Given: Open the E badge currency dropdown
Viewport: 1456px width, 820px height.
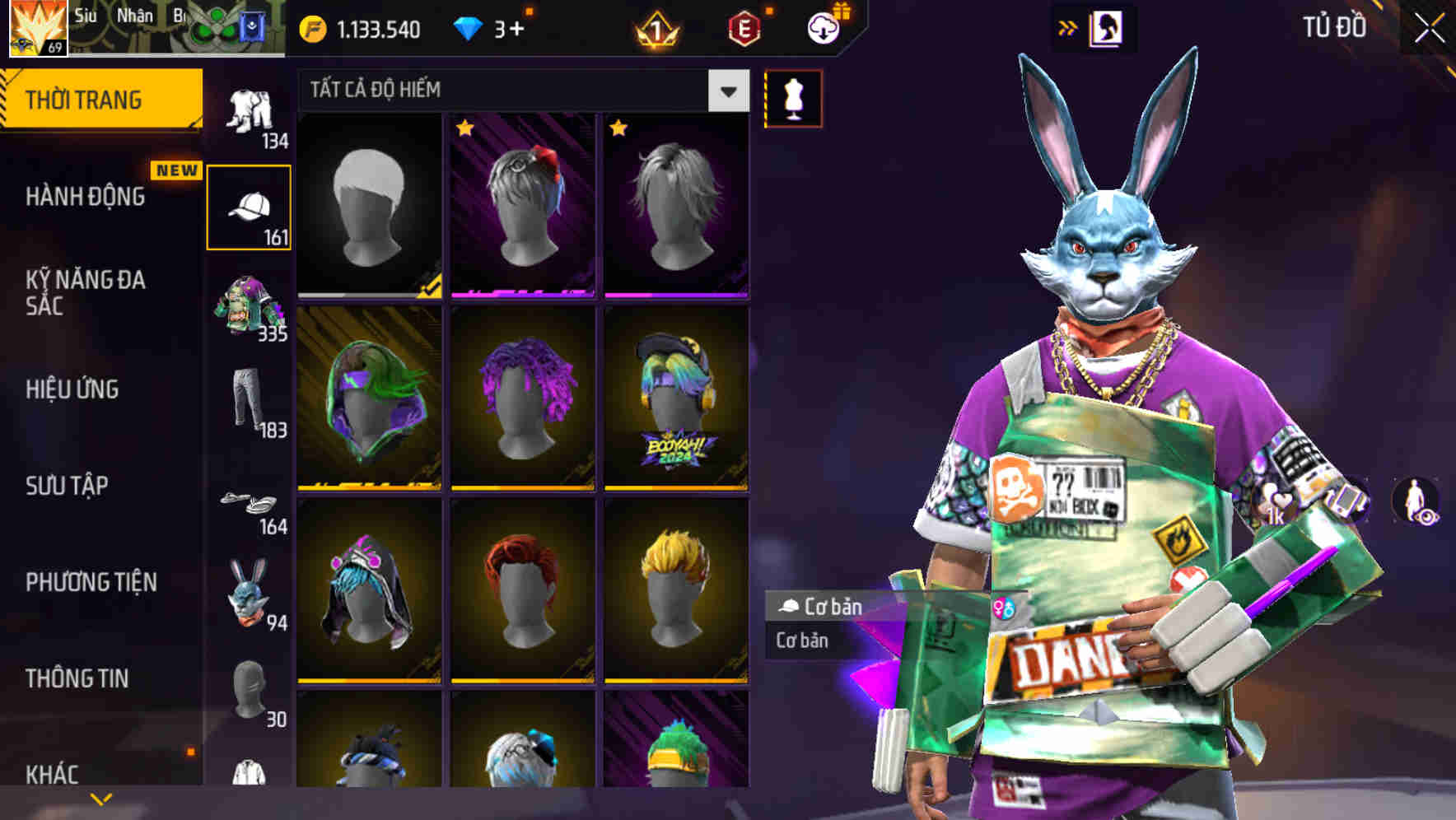Looking at the screenshot, I should click(x=745, y=27).
